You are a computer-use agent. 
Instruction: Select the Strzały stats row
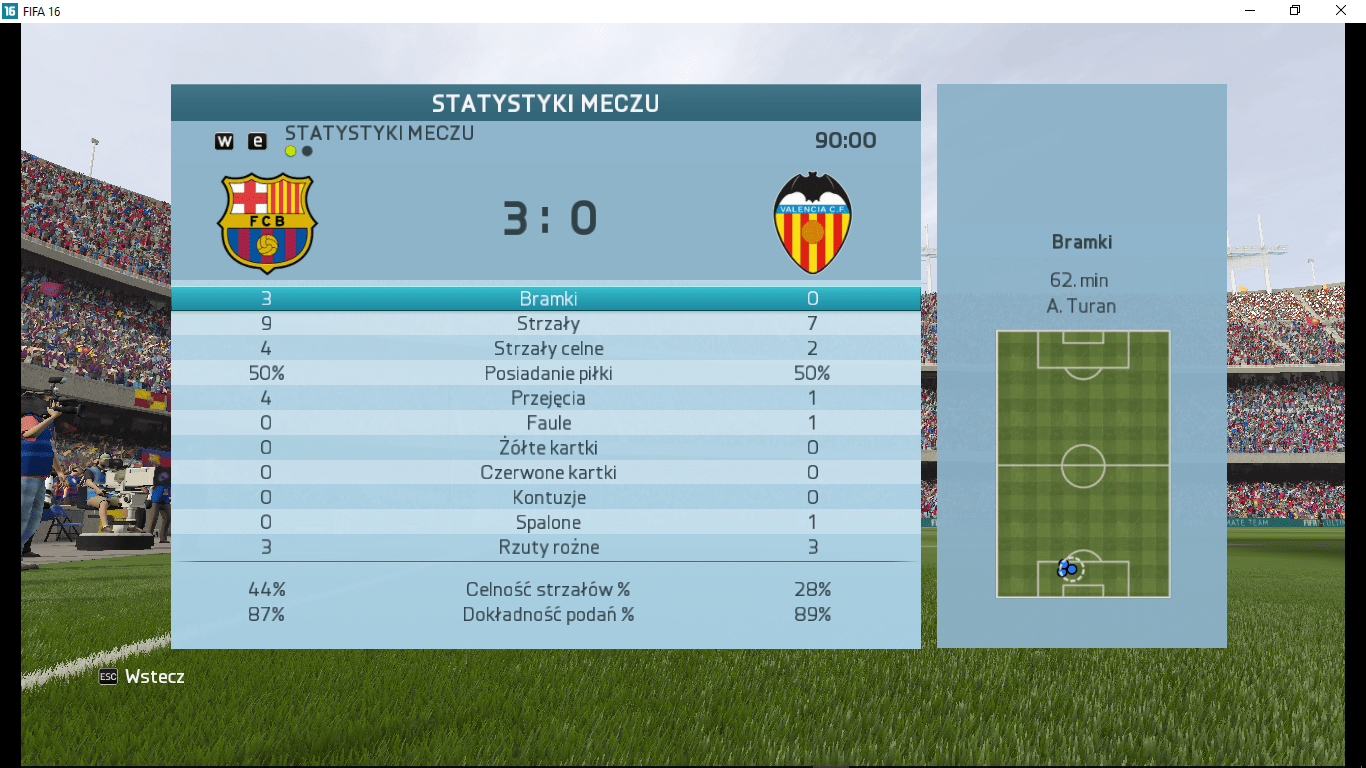(547, 324)
